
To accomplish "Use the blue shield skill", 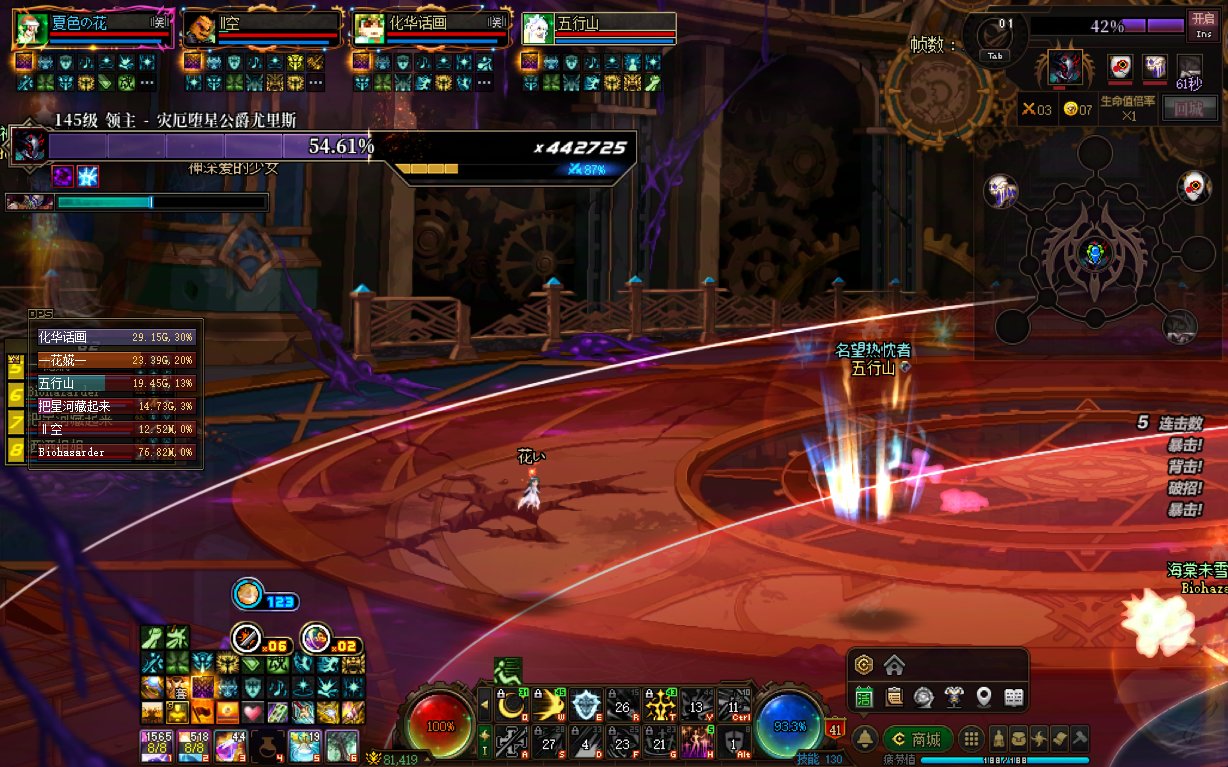I will coord(585,707).
